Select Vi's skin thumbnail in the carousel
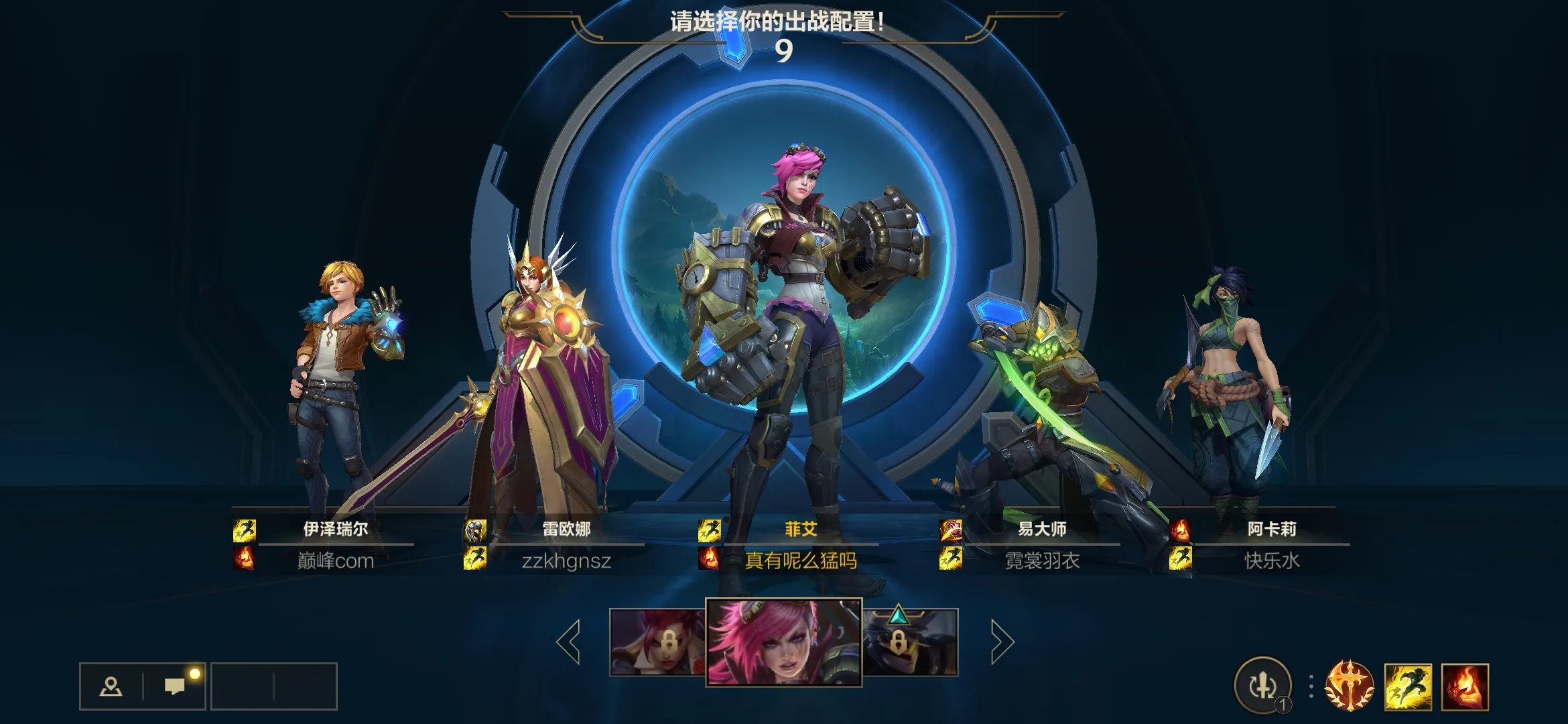 pyautogui.click(x=783, y=642)
